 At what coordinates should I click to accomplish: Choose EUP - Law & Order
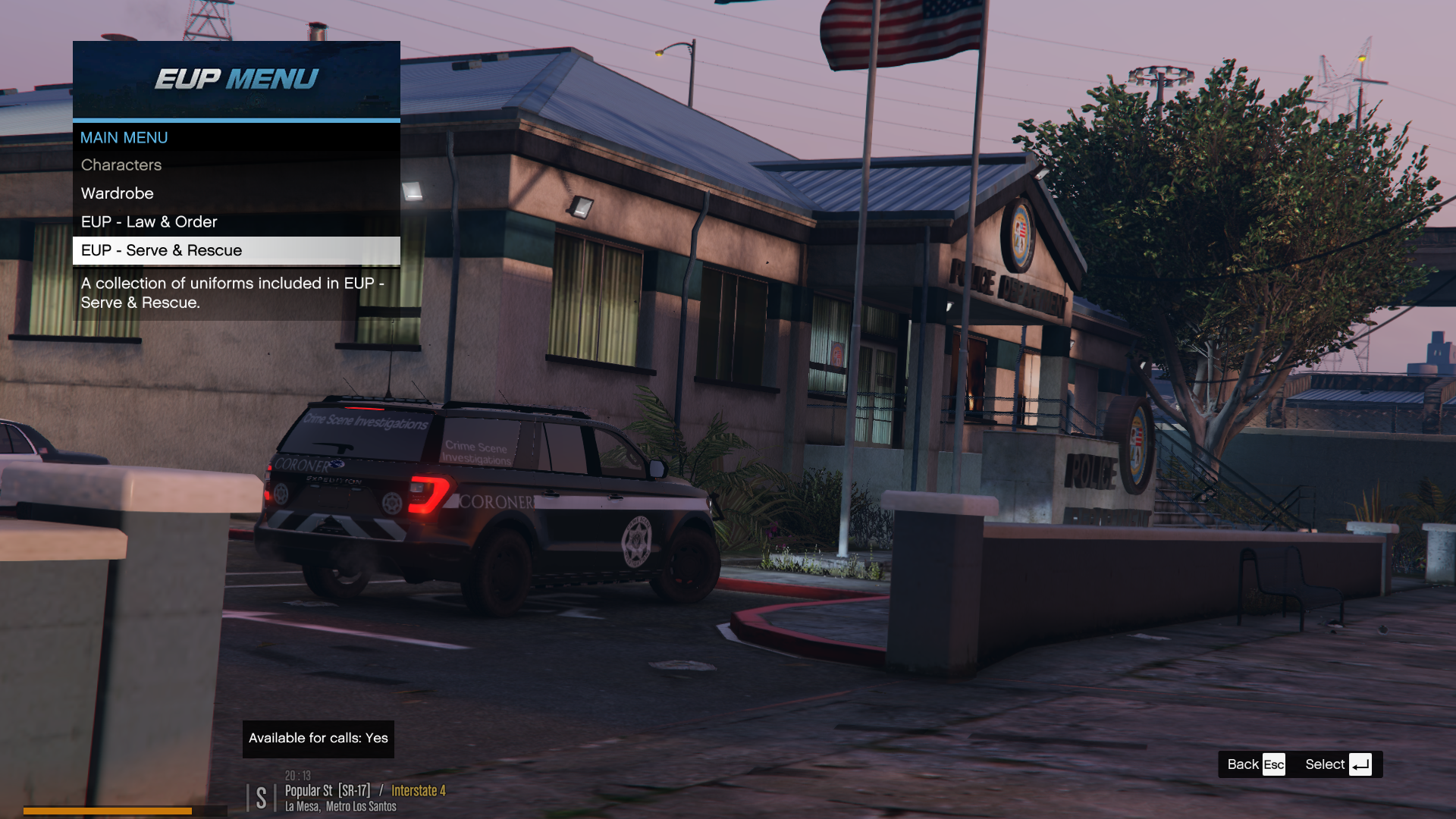149,222
